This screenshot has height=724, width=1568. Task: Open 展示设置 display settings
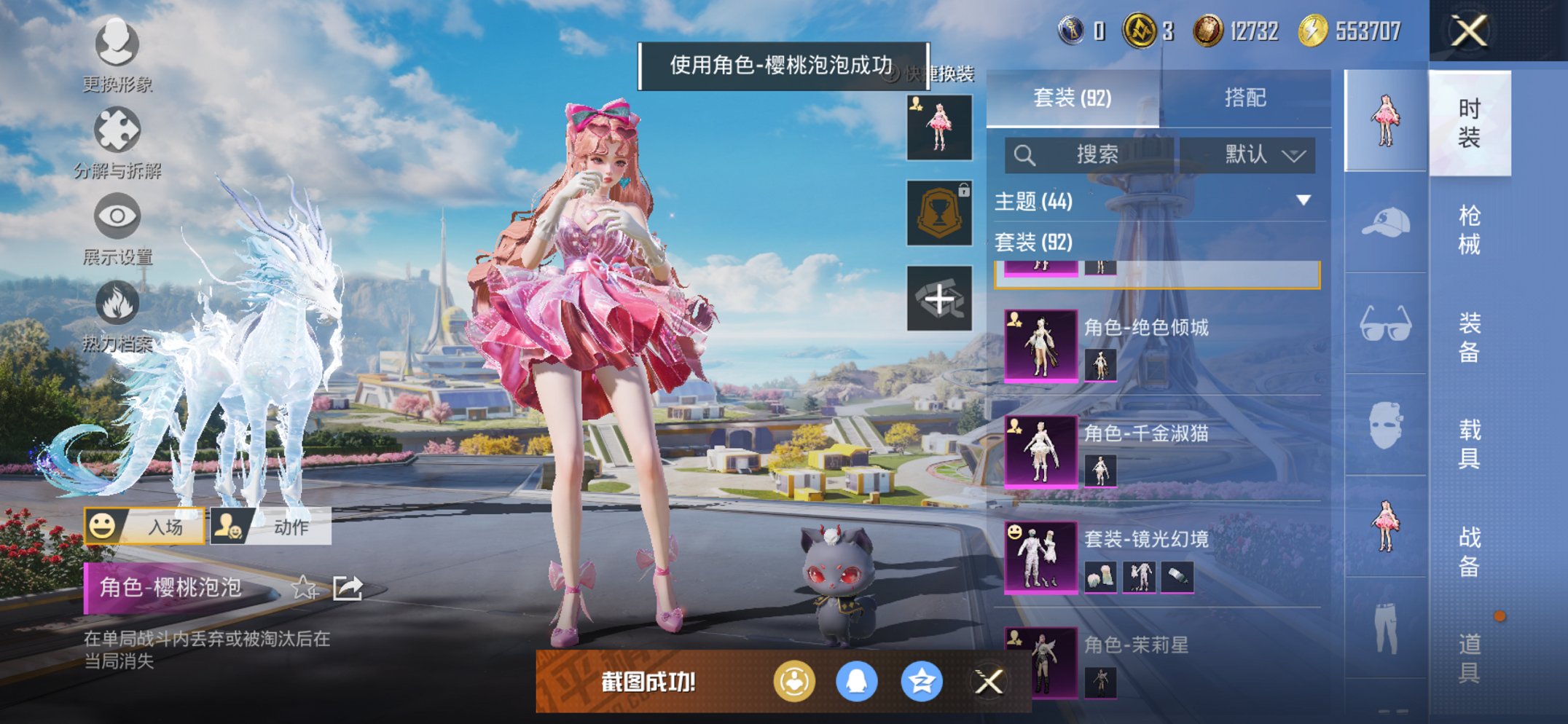pos(117,215)
